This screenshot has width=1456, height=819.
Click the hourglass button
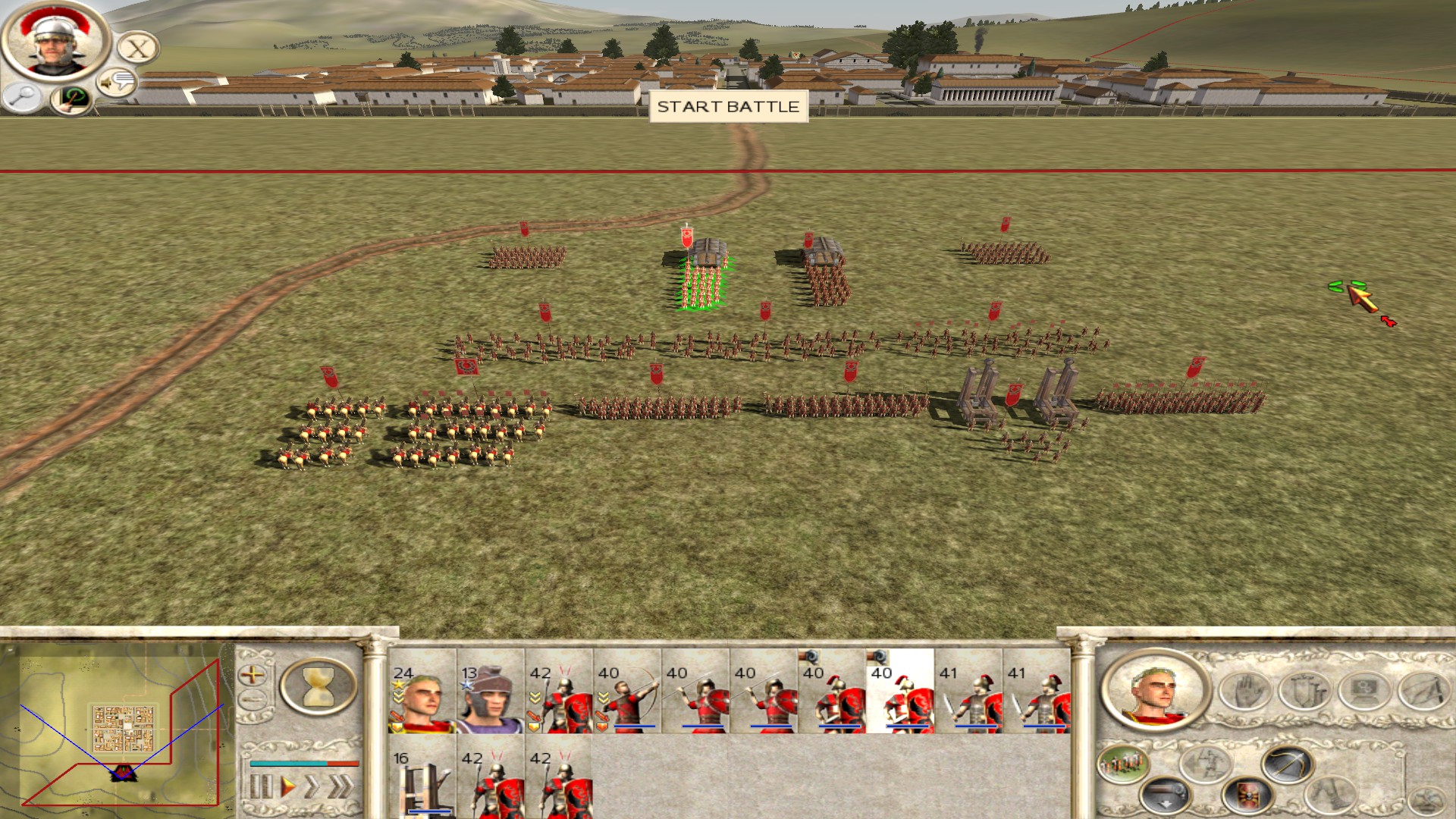318,686
